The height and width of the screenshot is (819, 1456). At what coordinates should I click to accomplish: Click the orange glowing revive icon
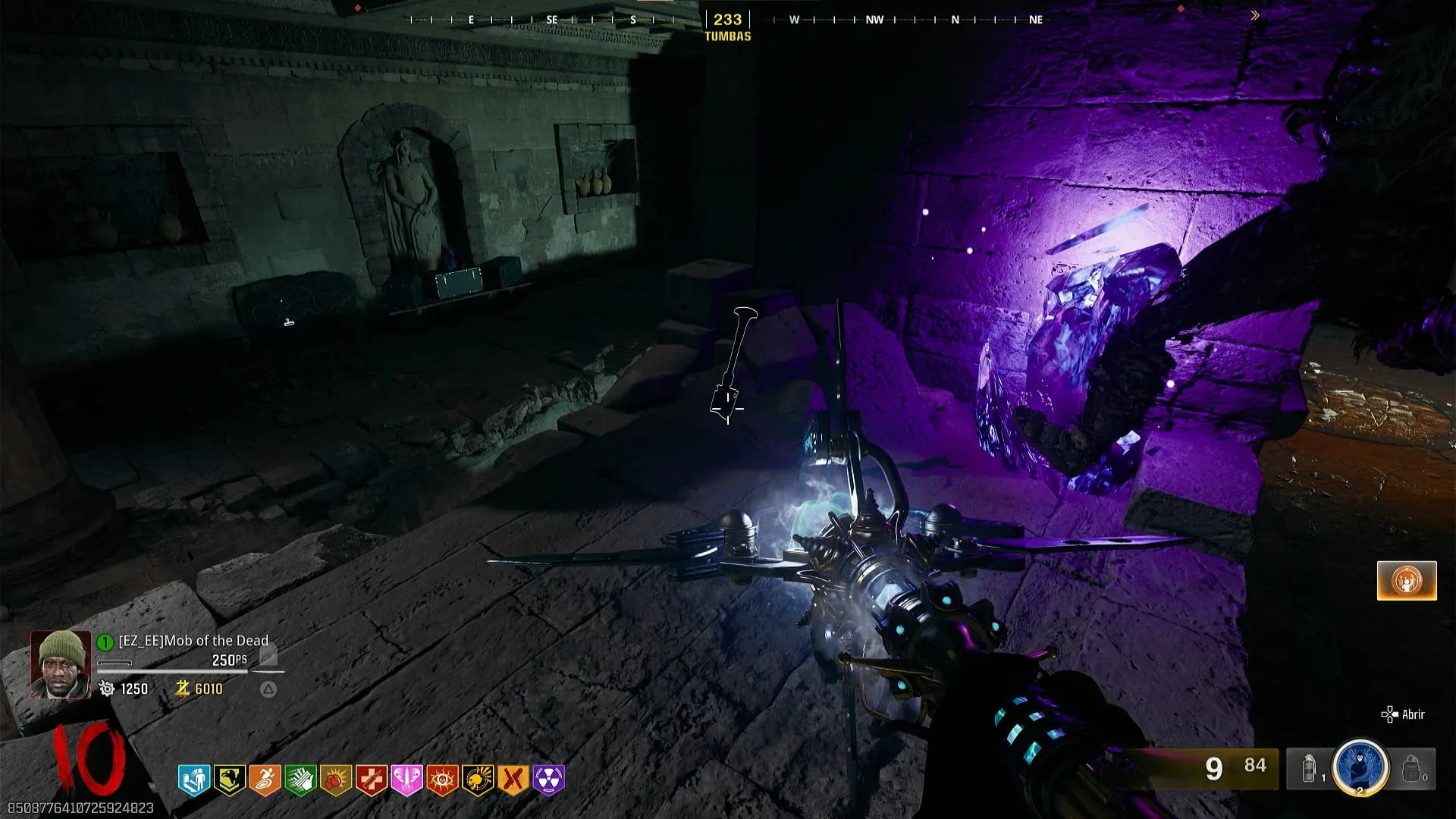click(1407, 581)
